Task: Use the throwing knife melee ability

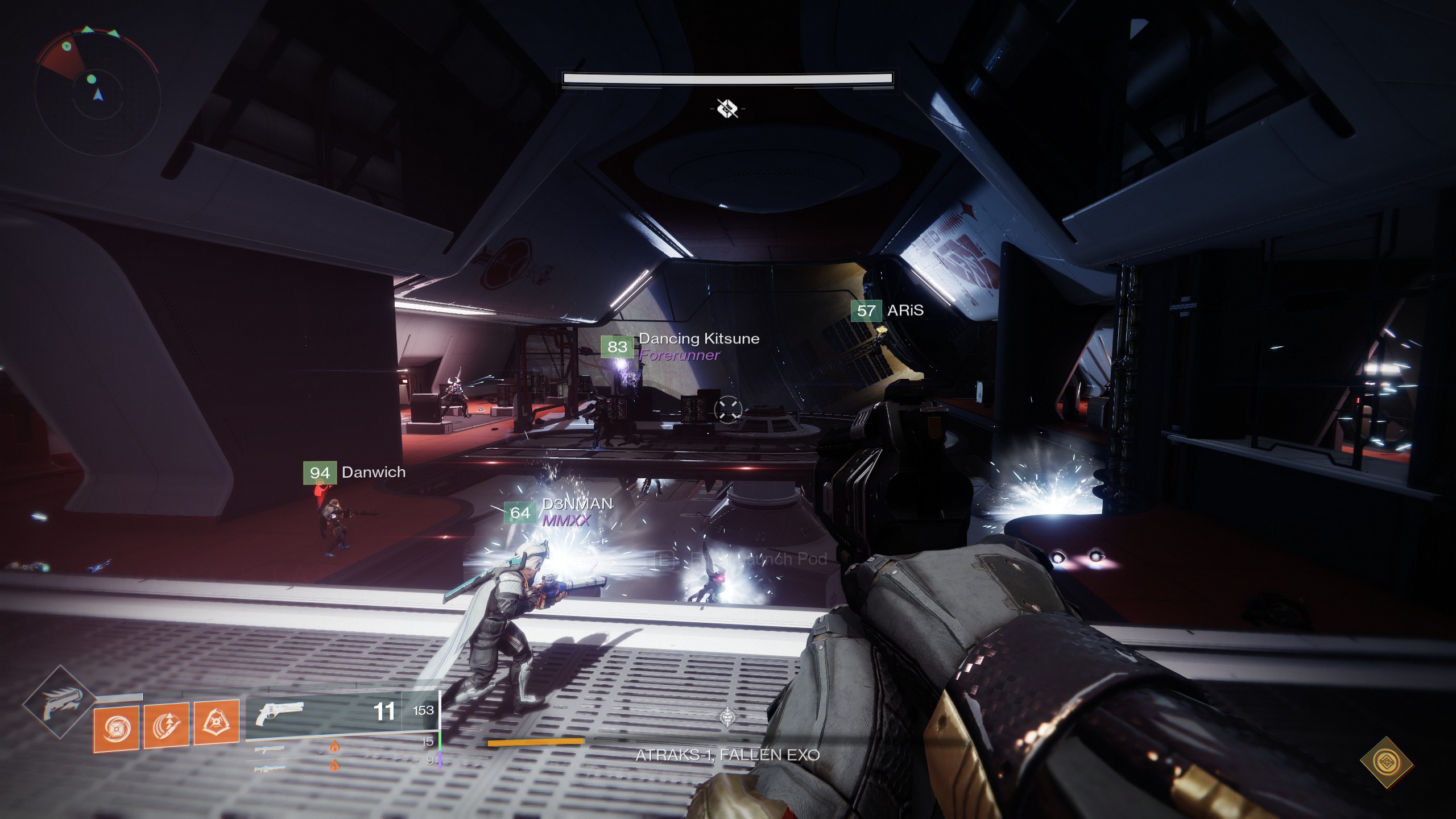Action: [x=166, y=725]
